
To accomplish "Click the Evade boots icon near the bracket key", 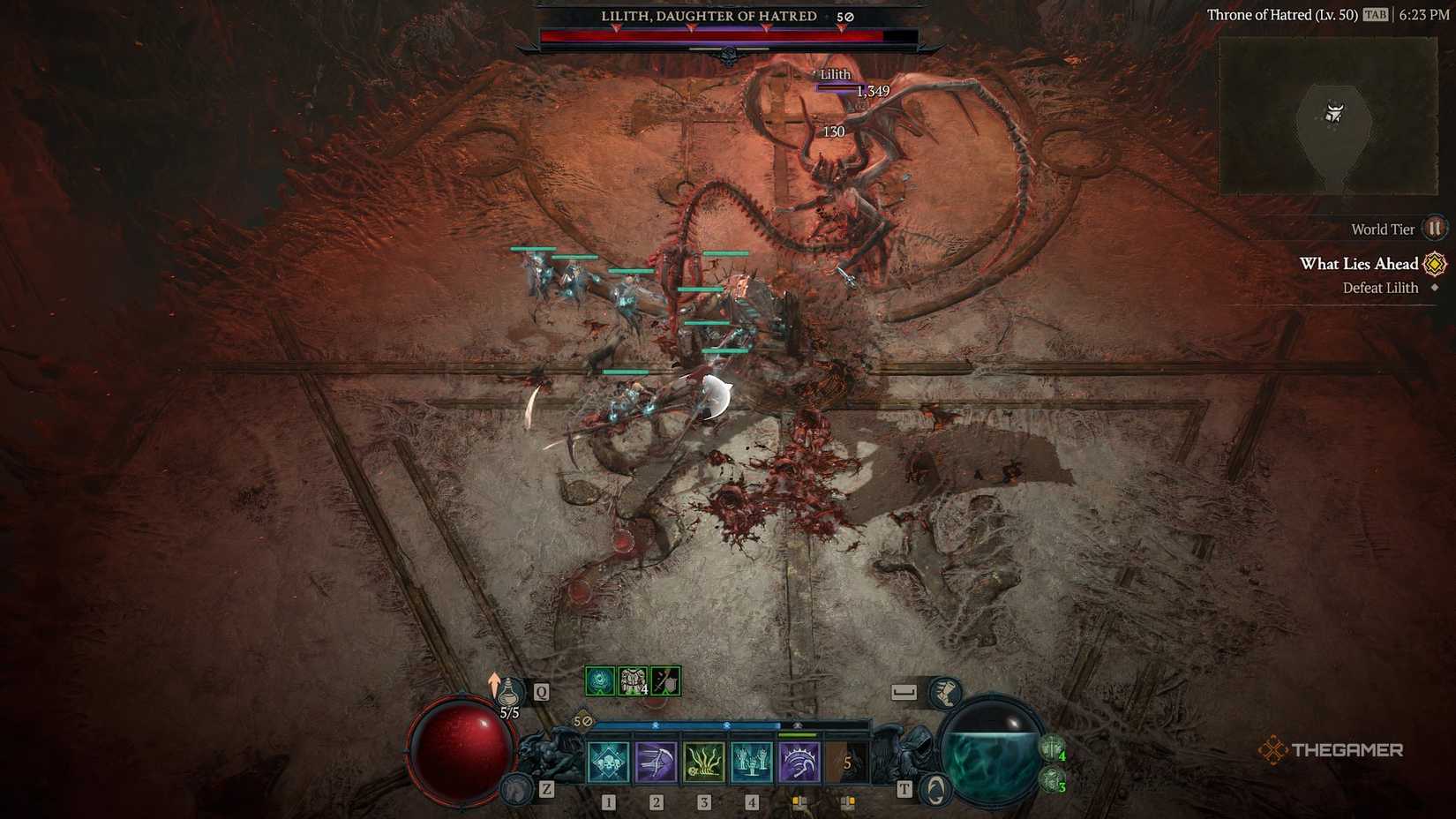I will [x=946, y=693].
